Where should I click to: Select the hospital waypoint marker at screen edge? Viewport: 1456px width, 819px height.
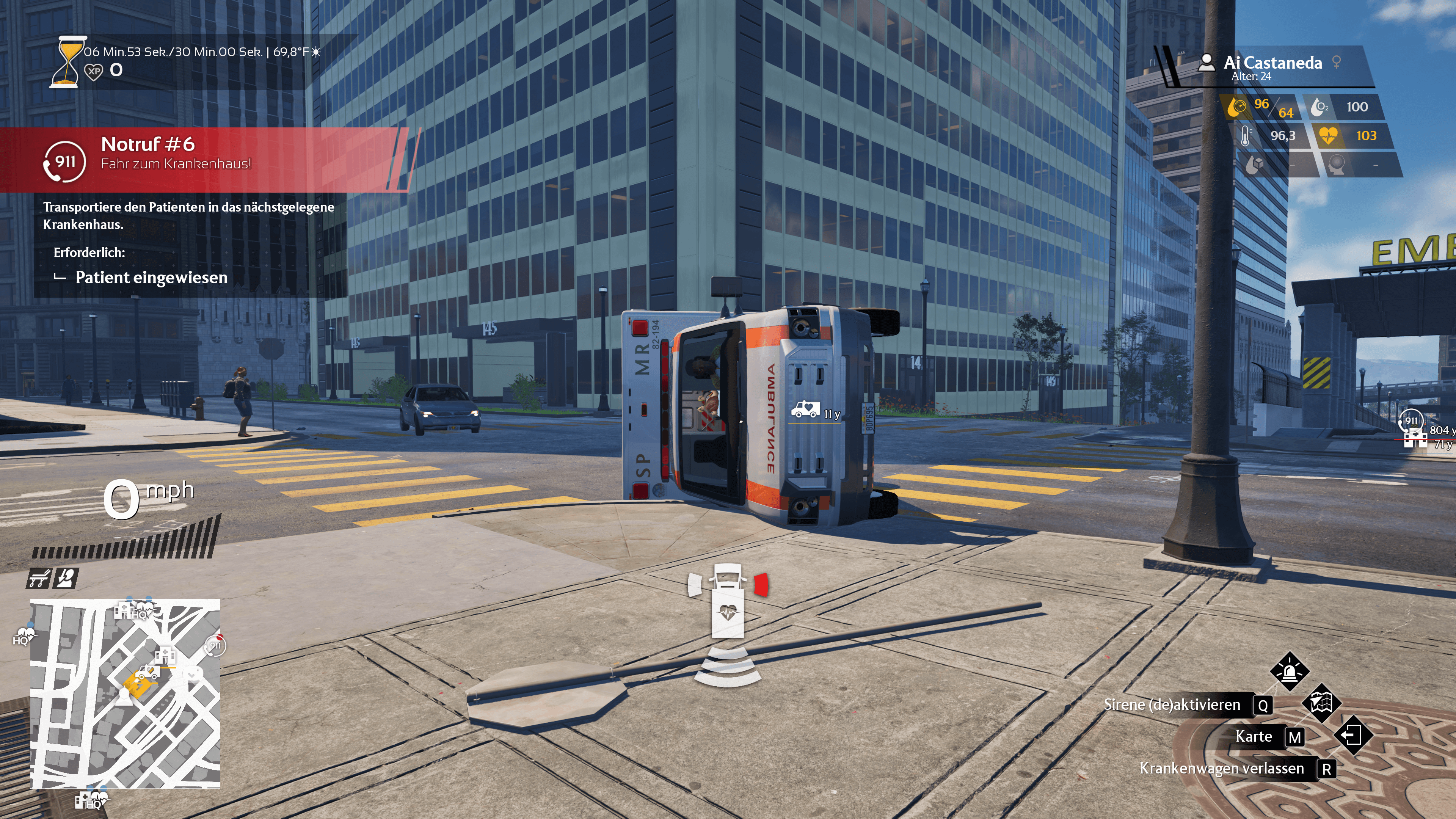coord(1415,439)
